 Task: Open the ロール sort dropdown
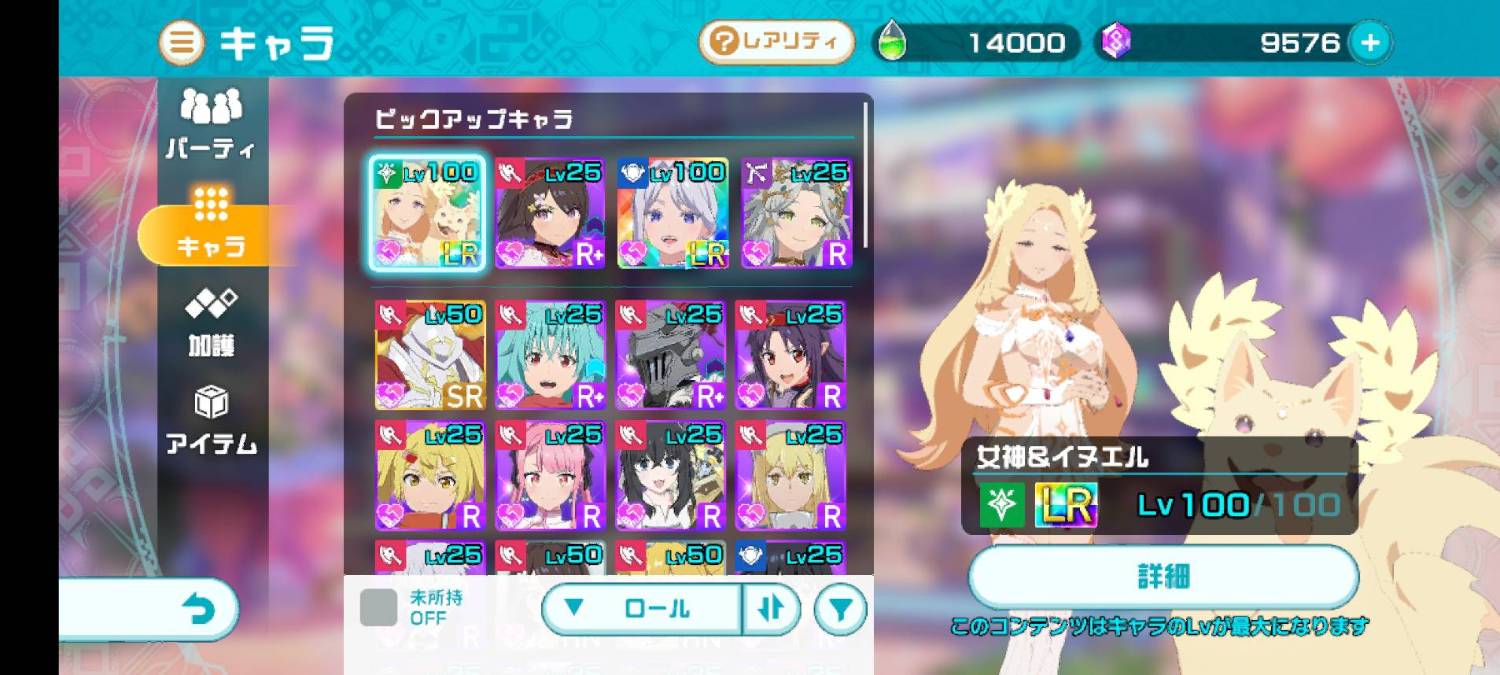point(642,608)
